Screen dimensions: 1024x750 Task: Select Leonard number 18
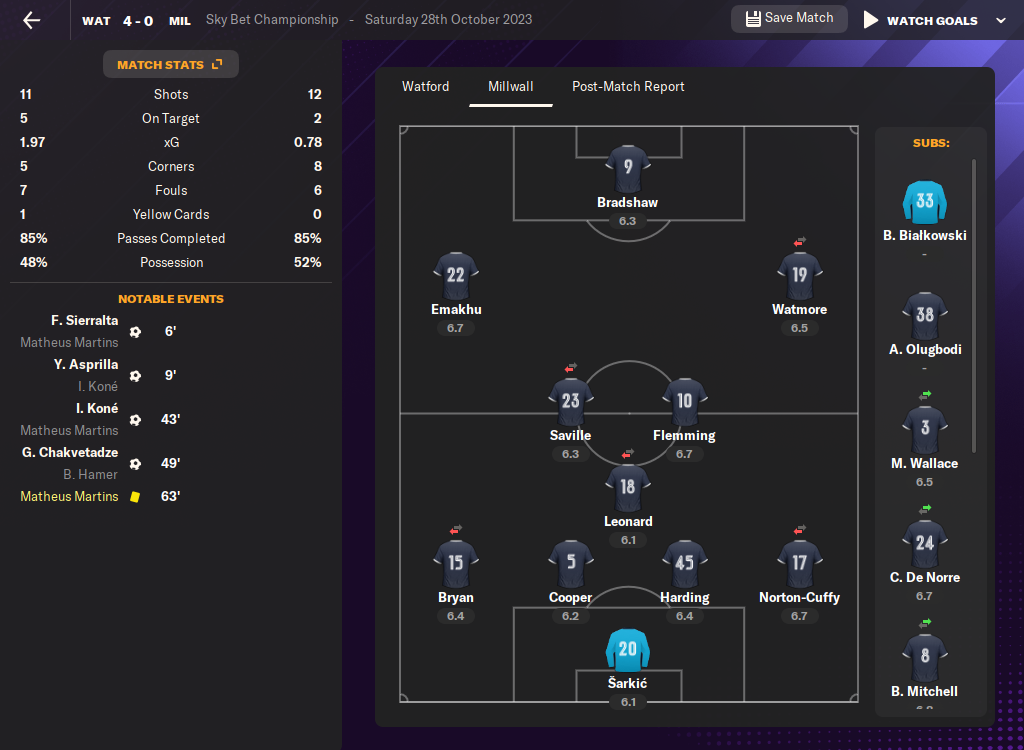tap(628, 487)
